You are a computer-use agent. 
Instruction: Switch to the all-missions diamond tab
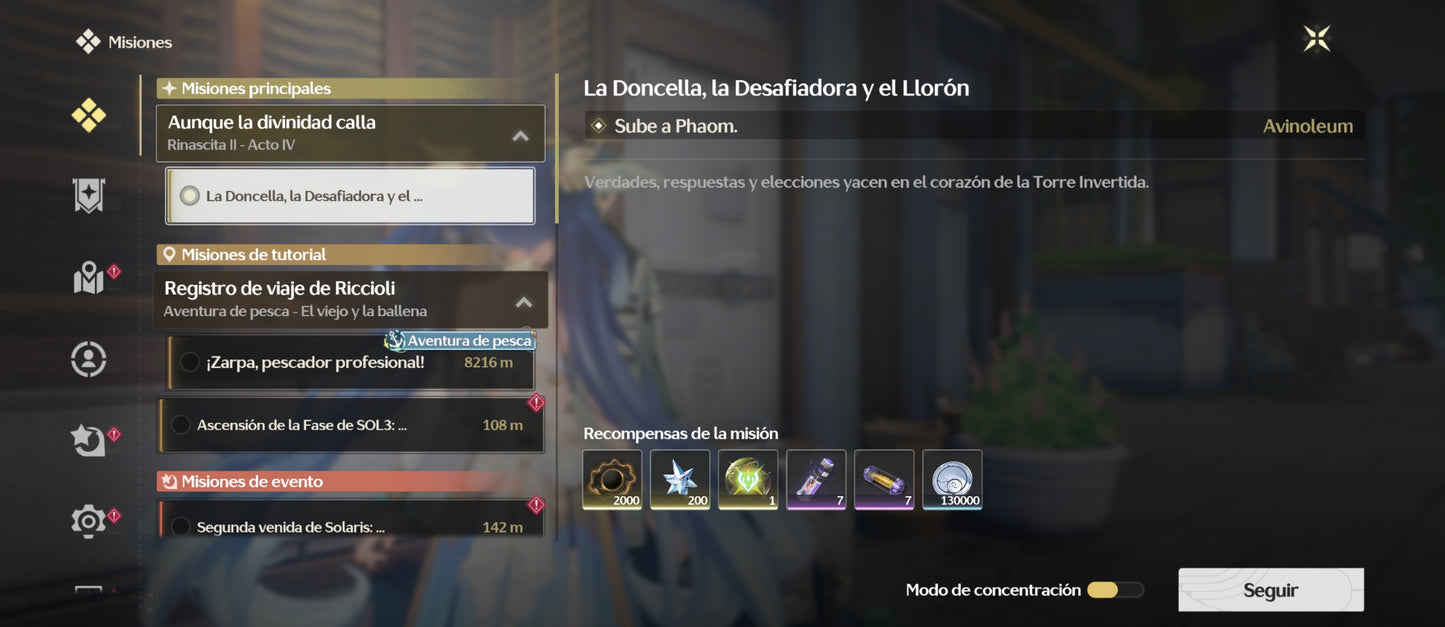pyautogui.click(x=89, y=116)
